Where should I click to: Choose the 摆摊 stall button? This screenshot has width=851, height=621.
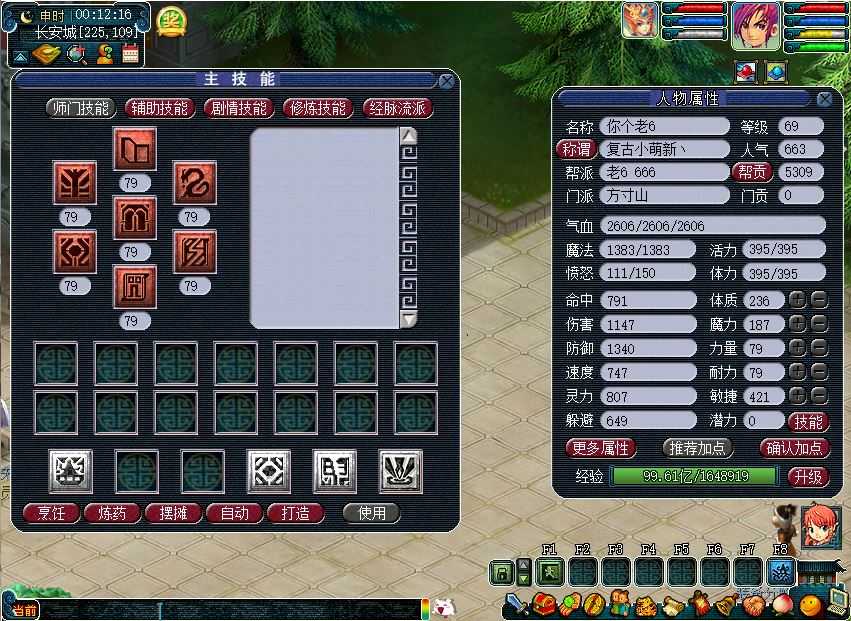(173, 513)
